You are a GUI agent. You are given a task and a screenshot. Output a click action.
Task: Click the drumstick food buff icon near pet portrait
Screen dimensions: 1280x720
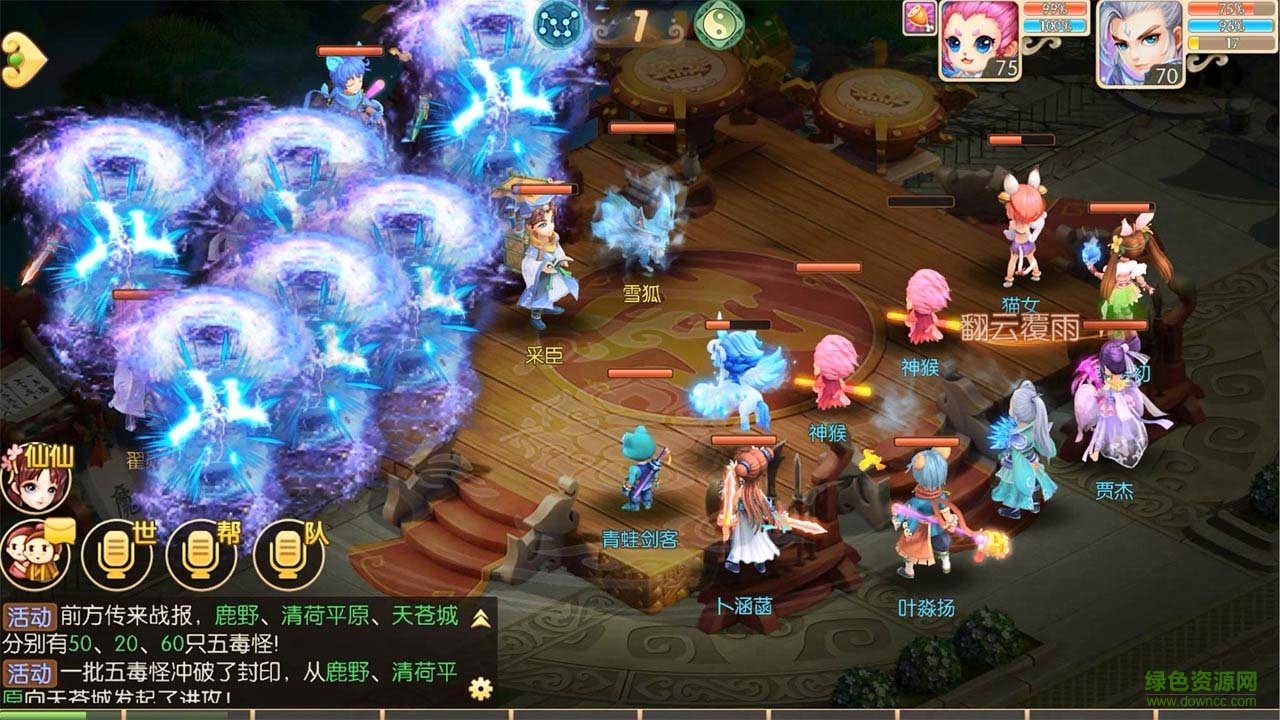click(919, 16)
